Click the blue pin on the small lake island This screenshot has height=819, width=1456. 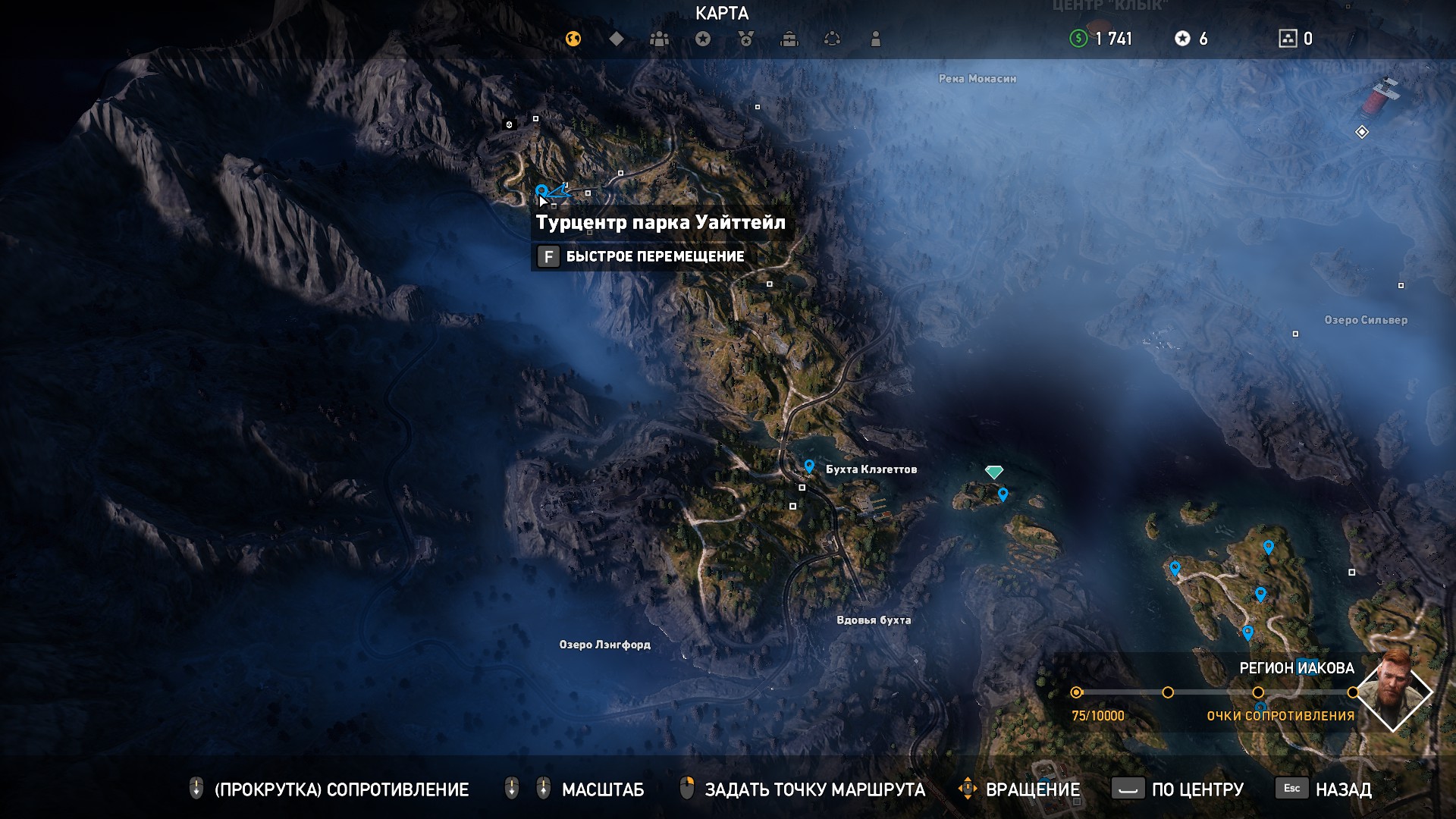click(1003, 494)
